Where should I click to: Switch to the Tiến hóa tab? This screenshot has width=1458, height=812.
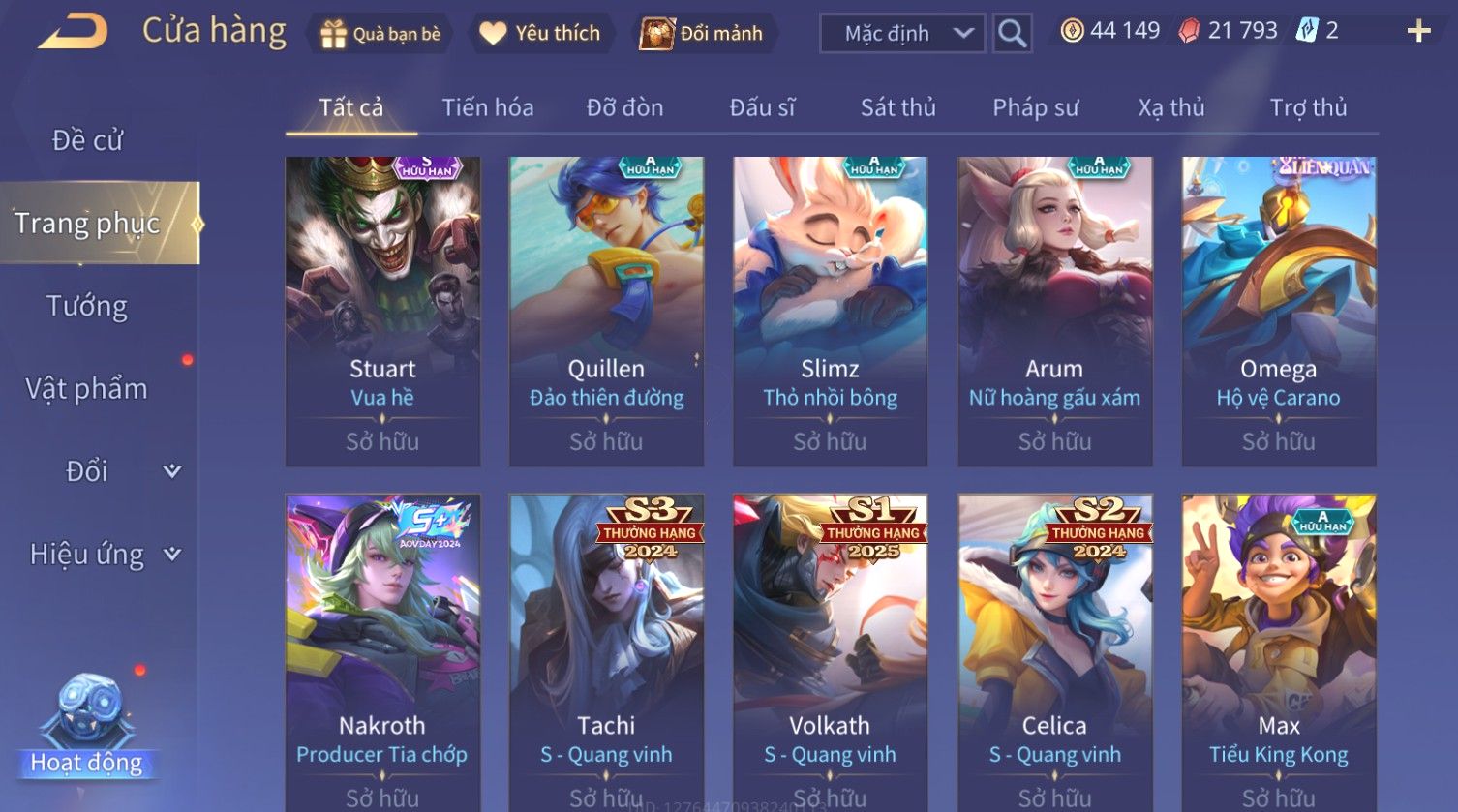(488, 107)
